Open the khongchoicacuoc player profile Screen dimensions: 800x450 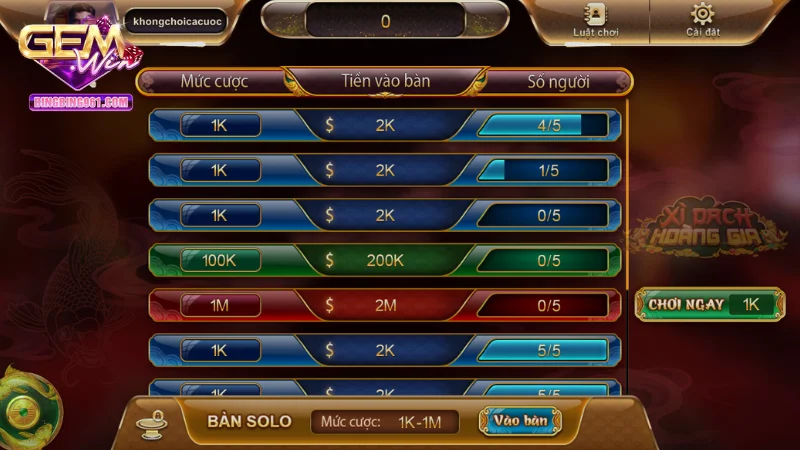point(175,20)
